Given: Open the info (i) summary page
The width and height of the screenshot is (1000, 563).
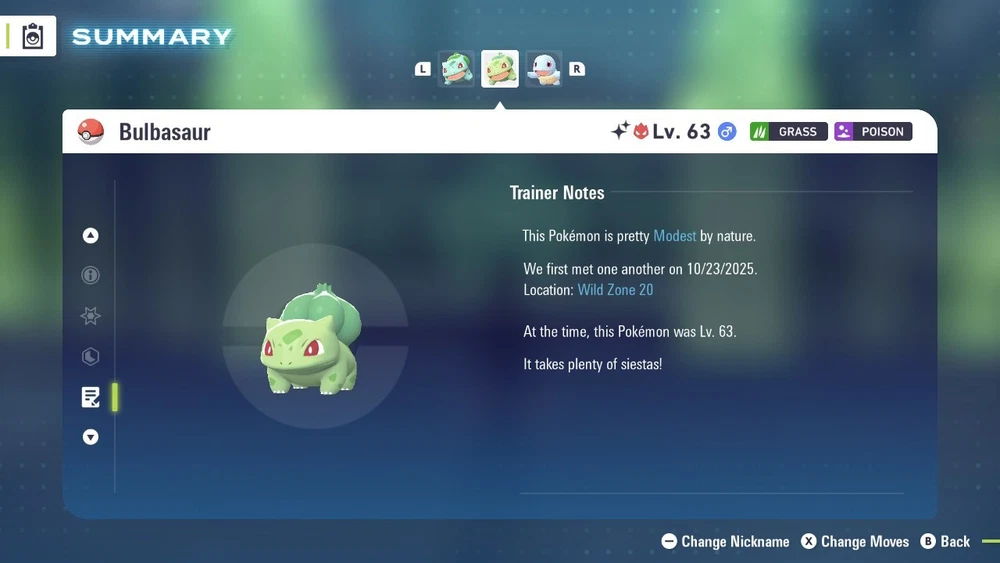Looking at the screenshot, I should 91,276.
